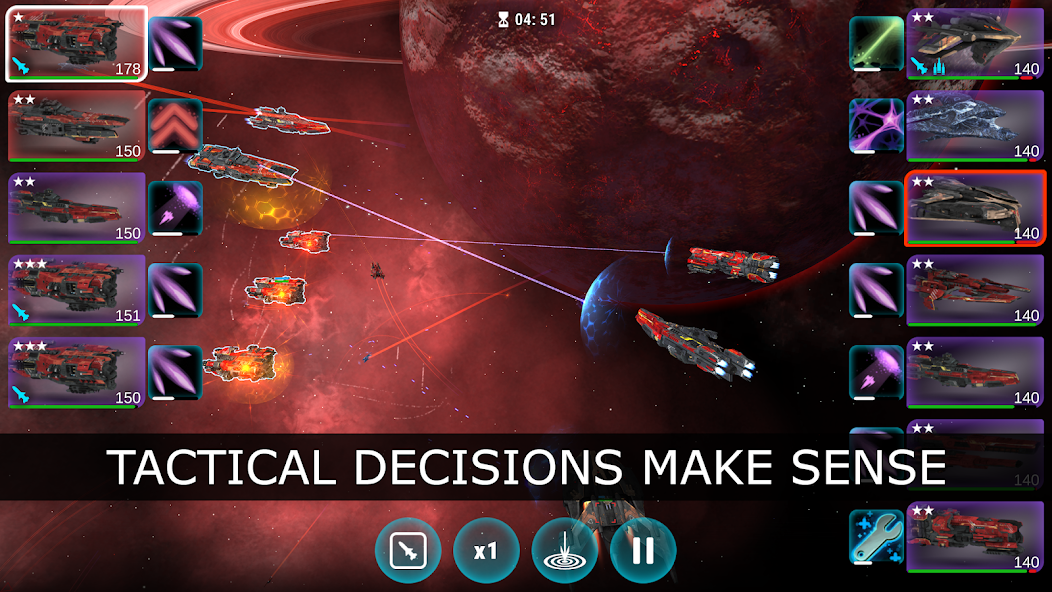Click the square arrow command button
Image resolution: width=1052 pixels, height=592 pixels.
[x=408, y=551]
